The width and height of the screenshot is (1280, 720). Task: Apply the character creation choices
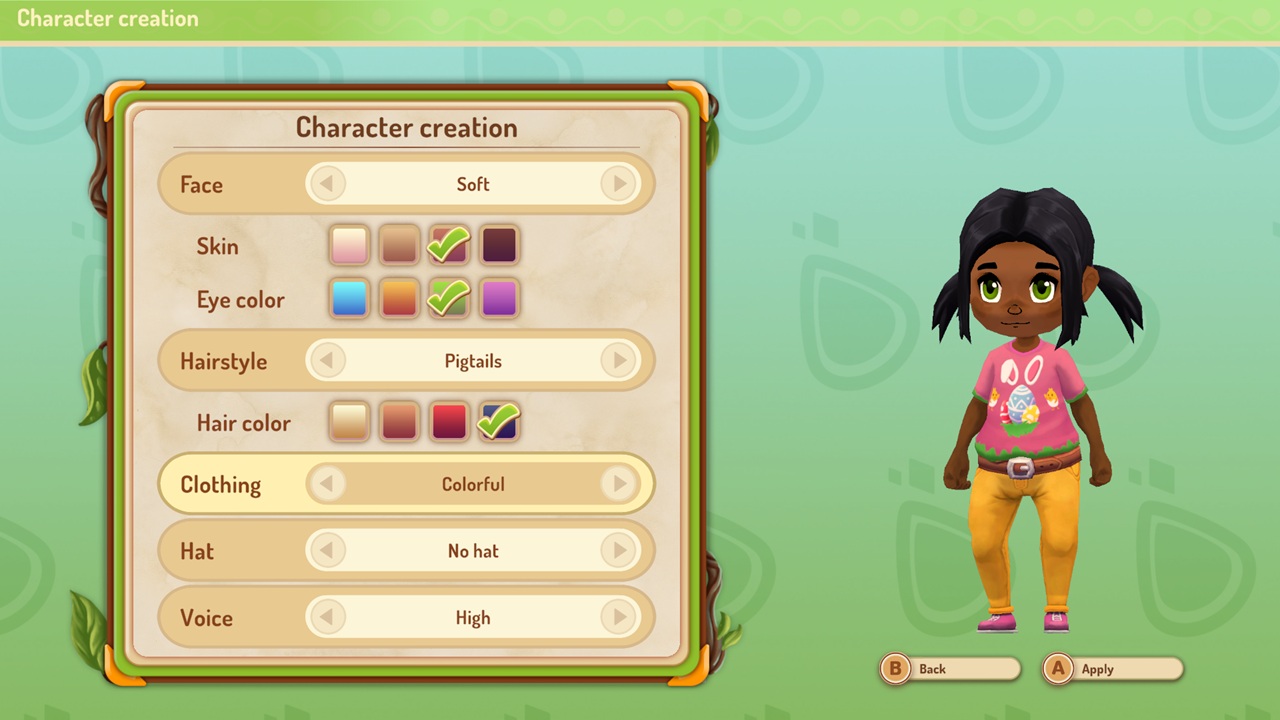coord(1112,669)
